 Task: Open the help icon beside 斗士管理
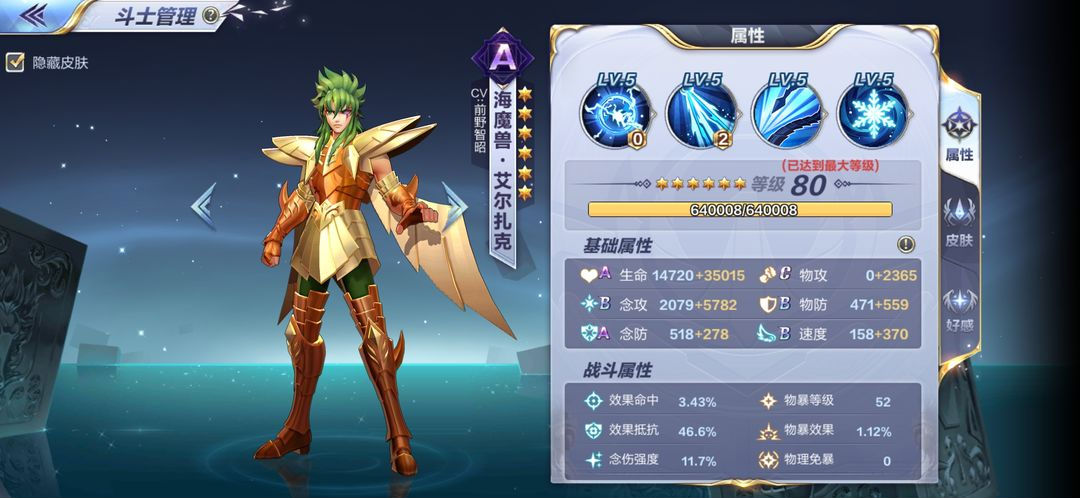click(210, 15)
